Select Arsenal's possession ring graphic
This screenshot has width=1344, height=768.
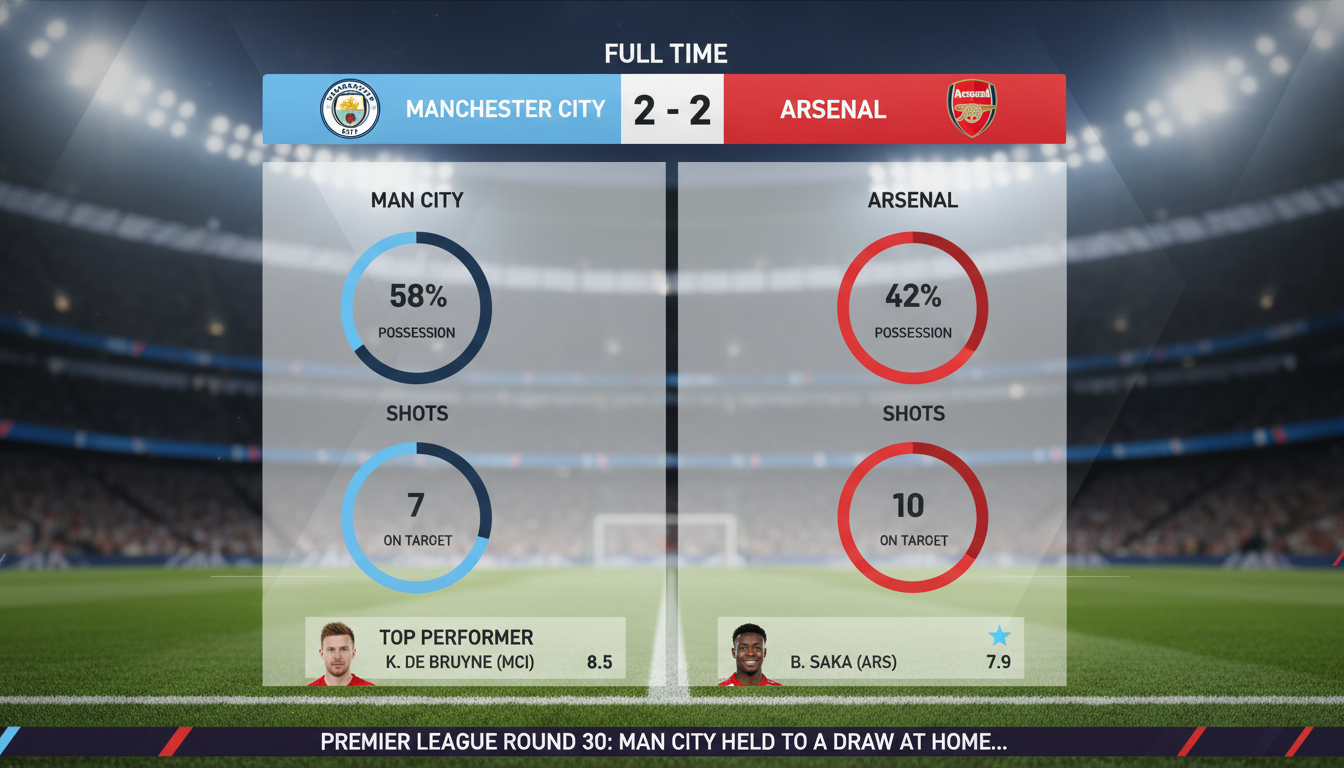912,305
